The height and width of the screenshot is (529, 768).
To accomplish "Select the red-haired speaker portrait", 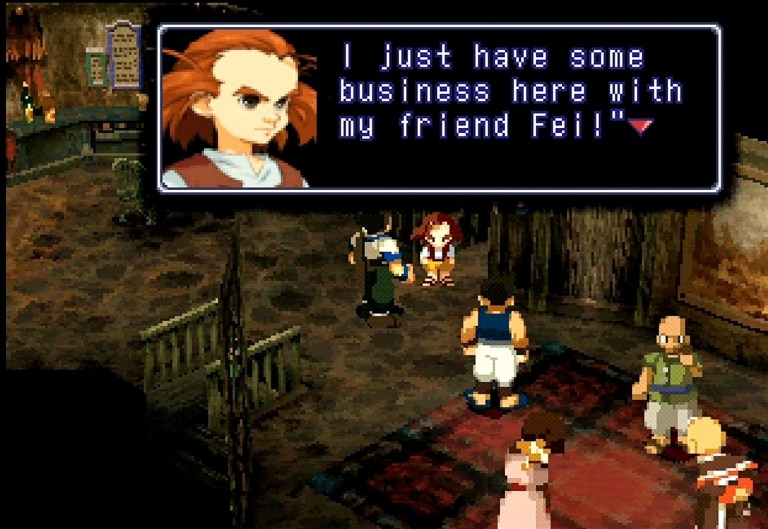I will pyautogui.click(x=237, y=108).
